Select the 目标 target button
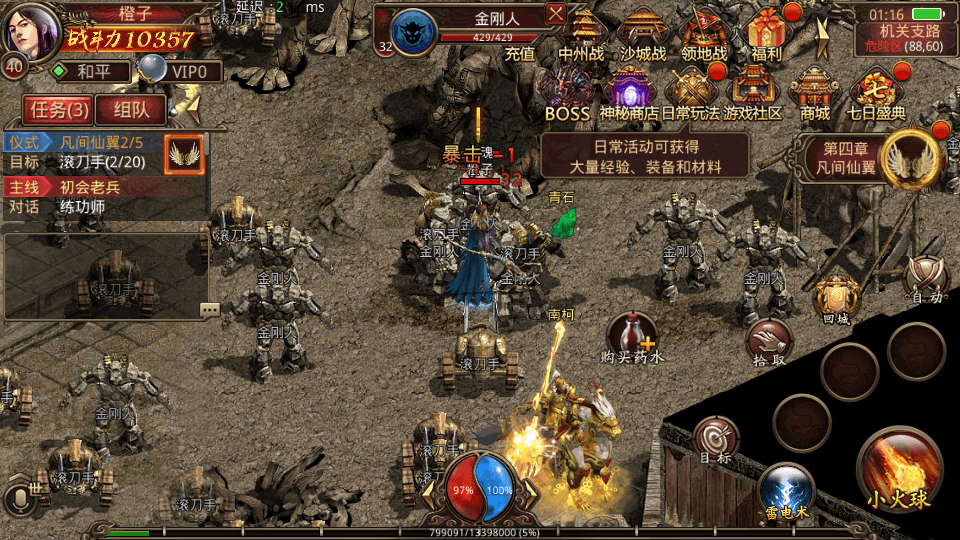 718,441
